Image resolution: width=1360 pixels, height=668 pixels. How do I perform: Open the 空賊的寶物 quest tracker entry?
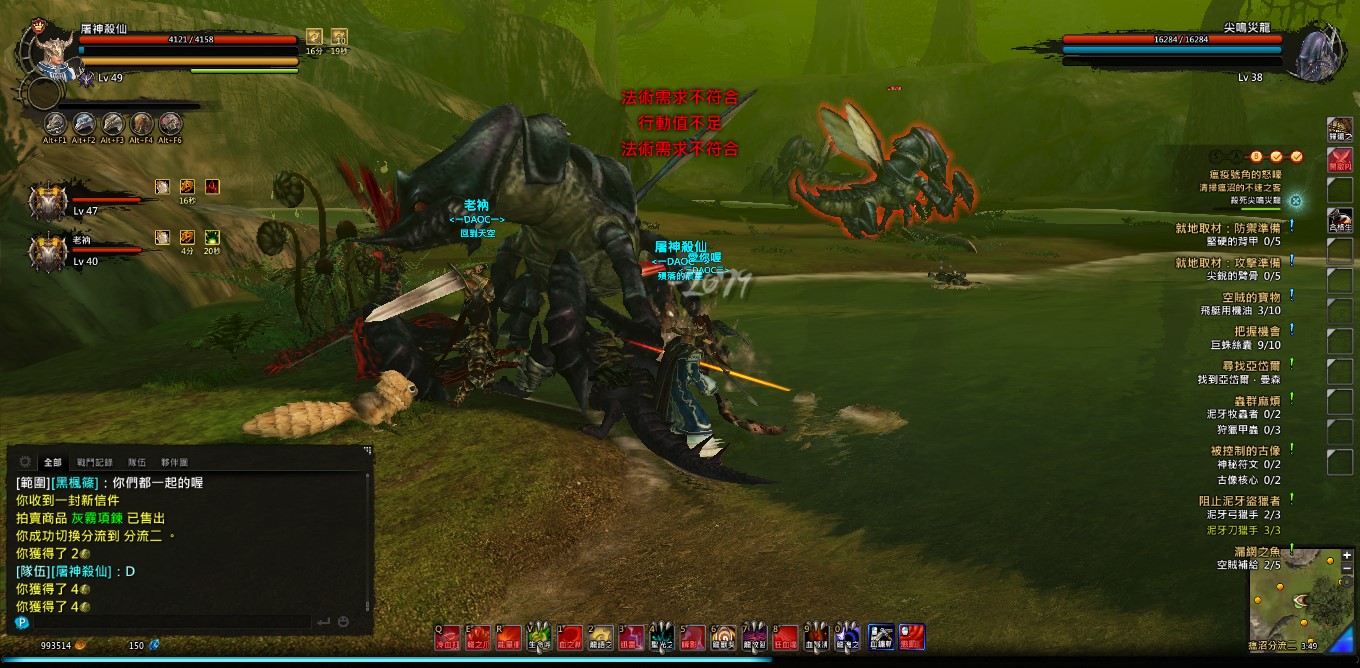click(x=1251, y=297)
